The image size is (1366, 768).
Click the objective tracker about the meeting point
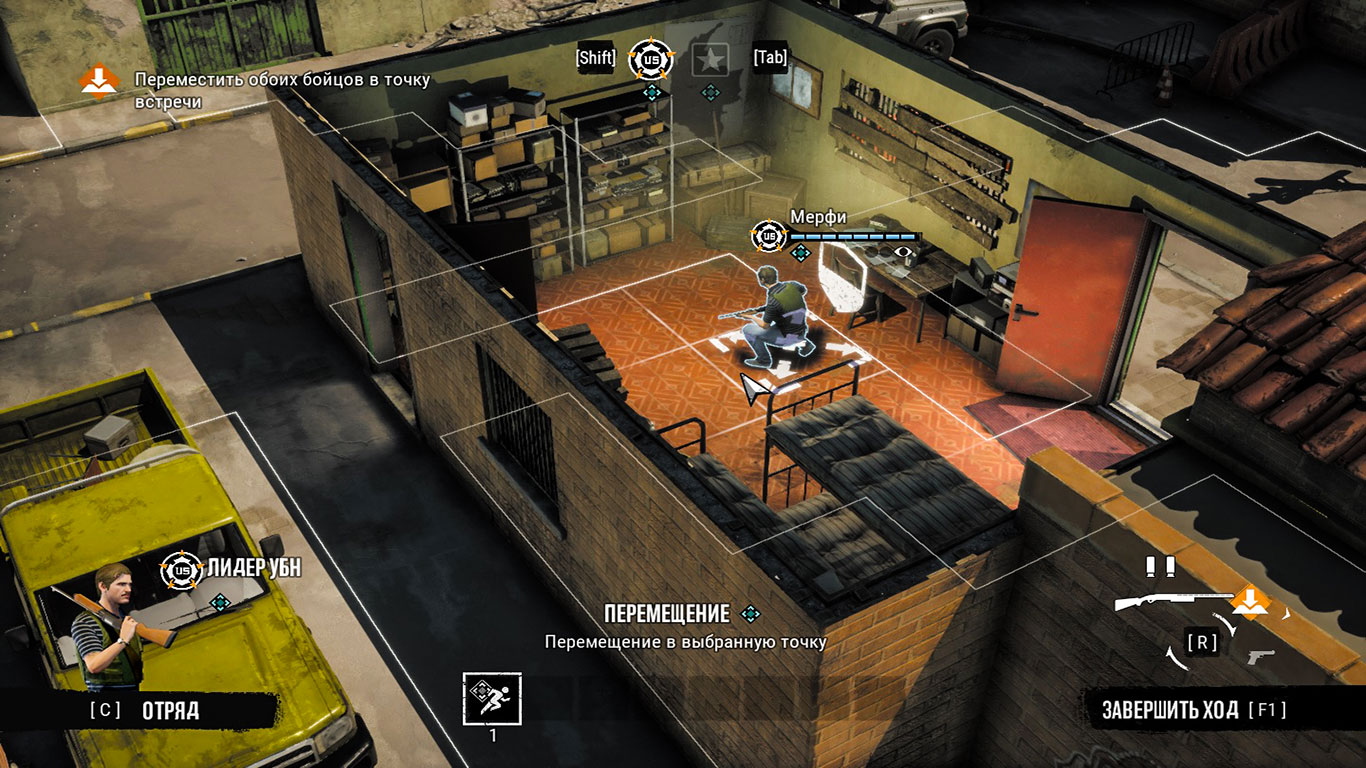coord(282,90)
